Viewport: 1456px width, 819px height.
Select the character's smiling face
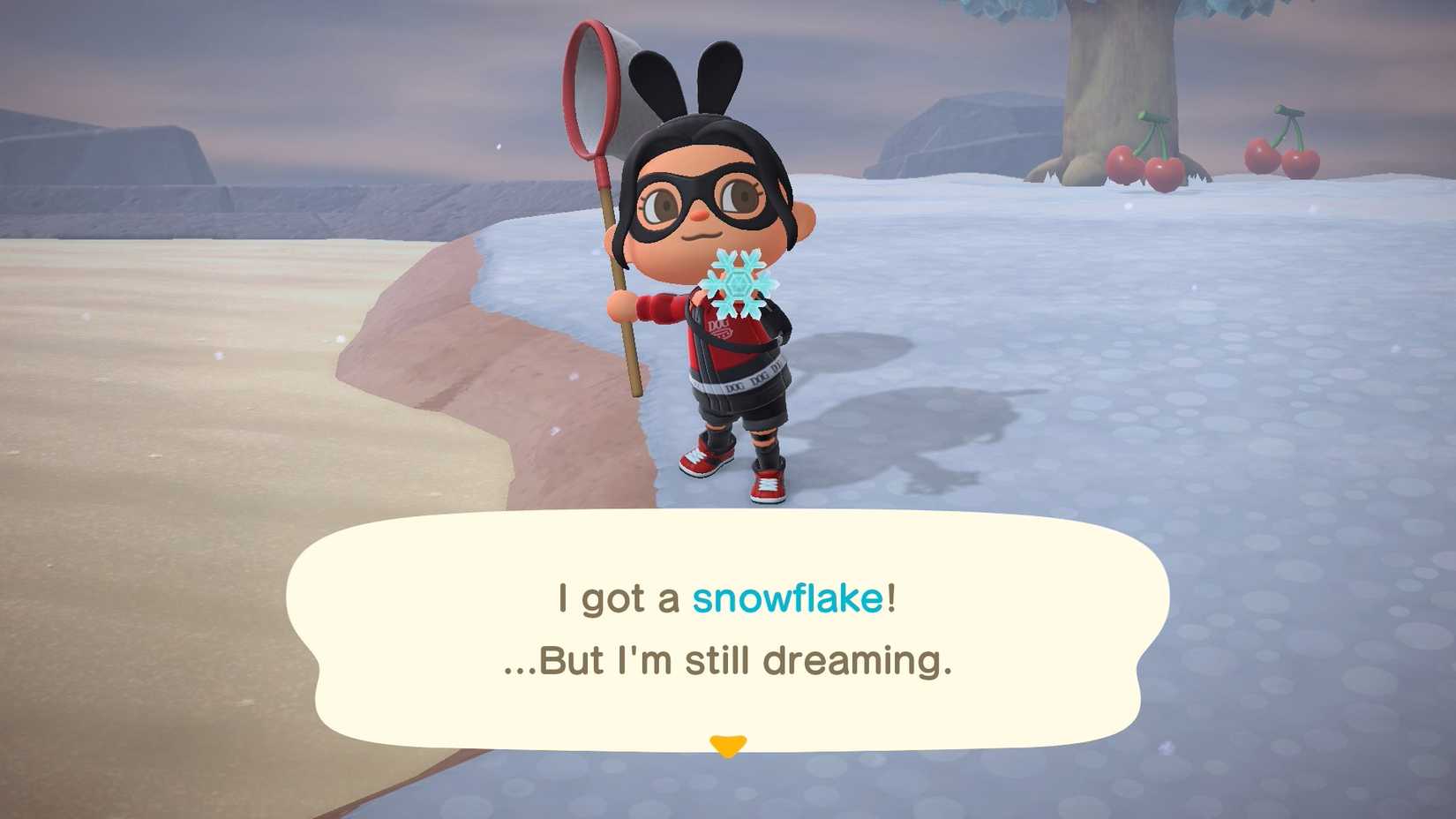pyautogui.click(x=706, y=207)
